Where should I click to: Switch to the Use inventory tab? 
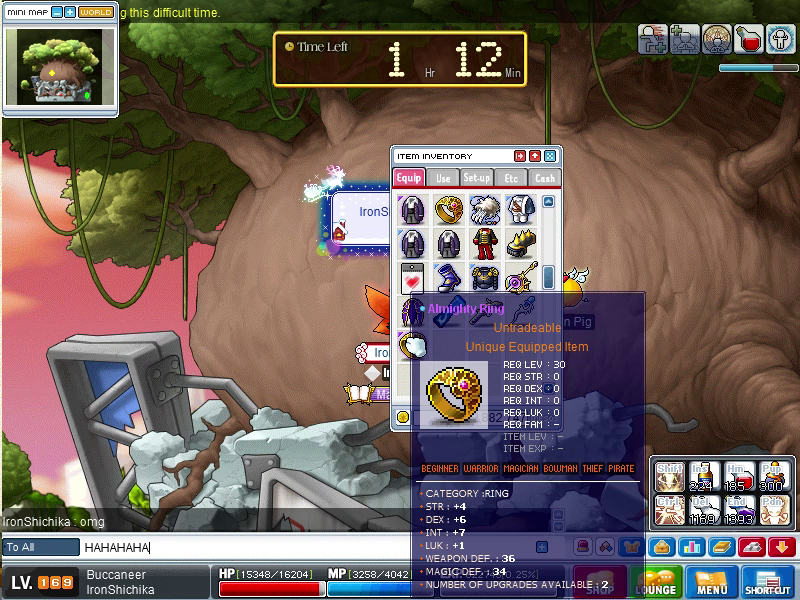[443, 178]
